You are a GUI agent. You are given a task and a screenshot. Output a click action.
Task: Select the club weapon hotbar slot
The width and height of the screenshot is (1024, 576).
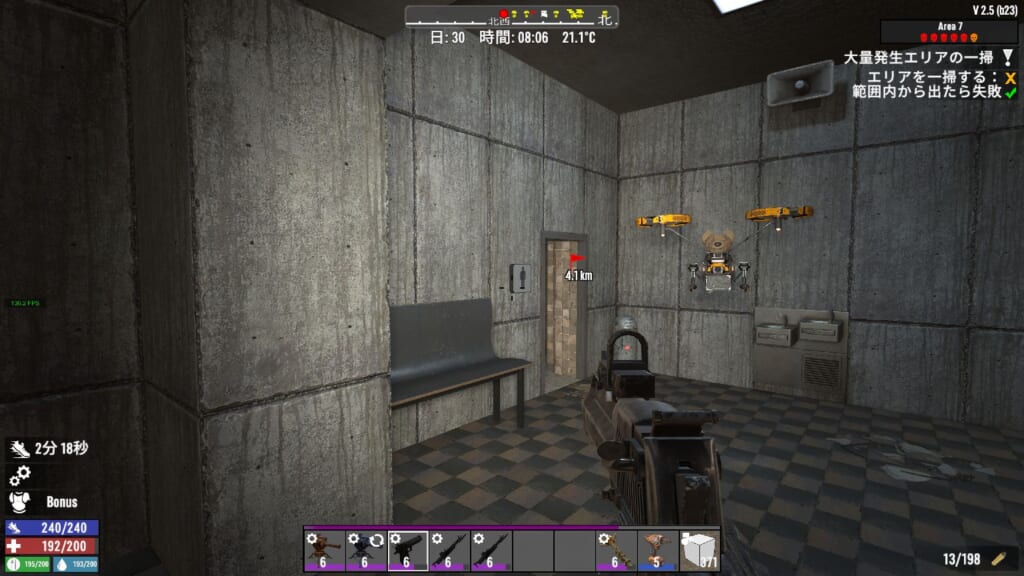(x=616, y=550)
